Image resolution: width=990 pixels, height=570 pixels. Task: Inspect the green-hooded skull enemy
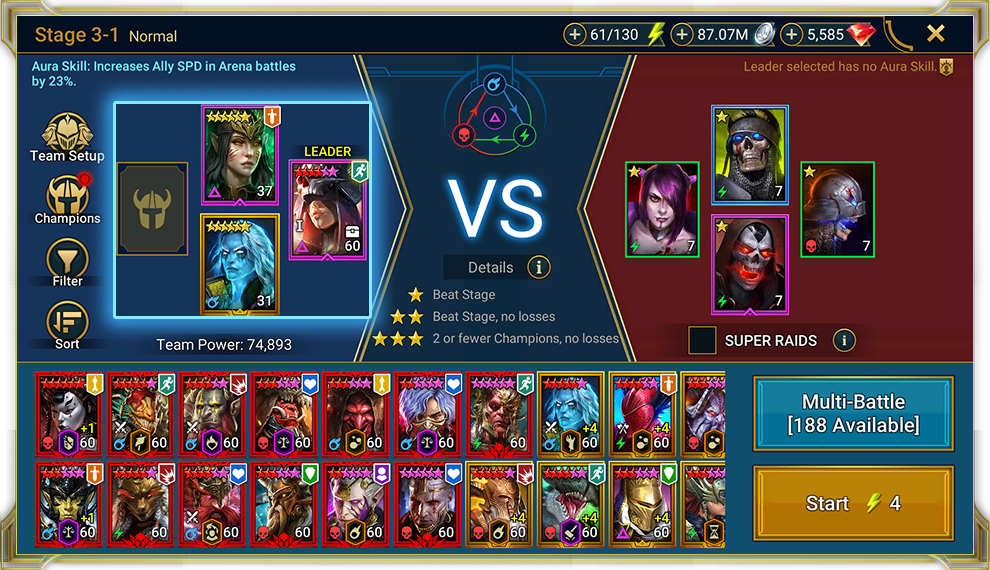750,154
